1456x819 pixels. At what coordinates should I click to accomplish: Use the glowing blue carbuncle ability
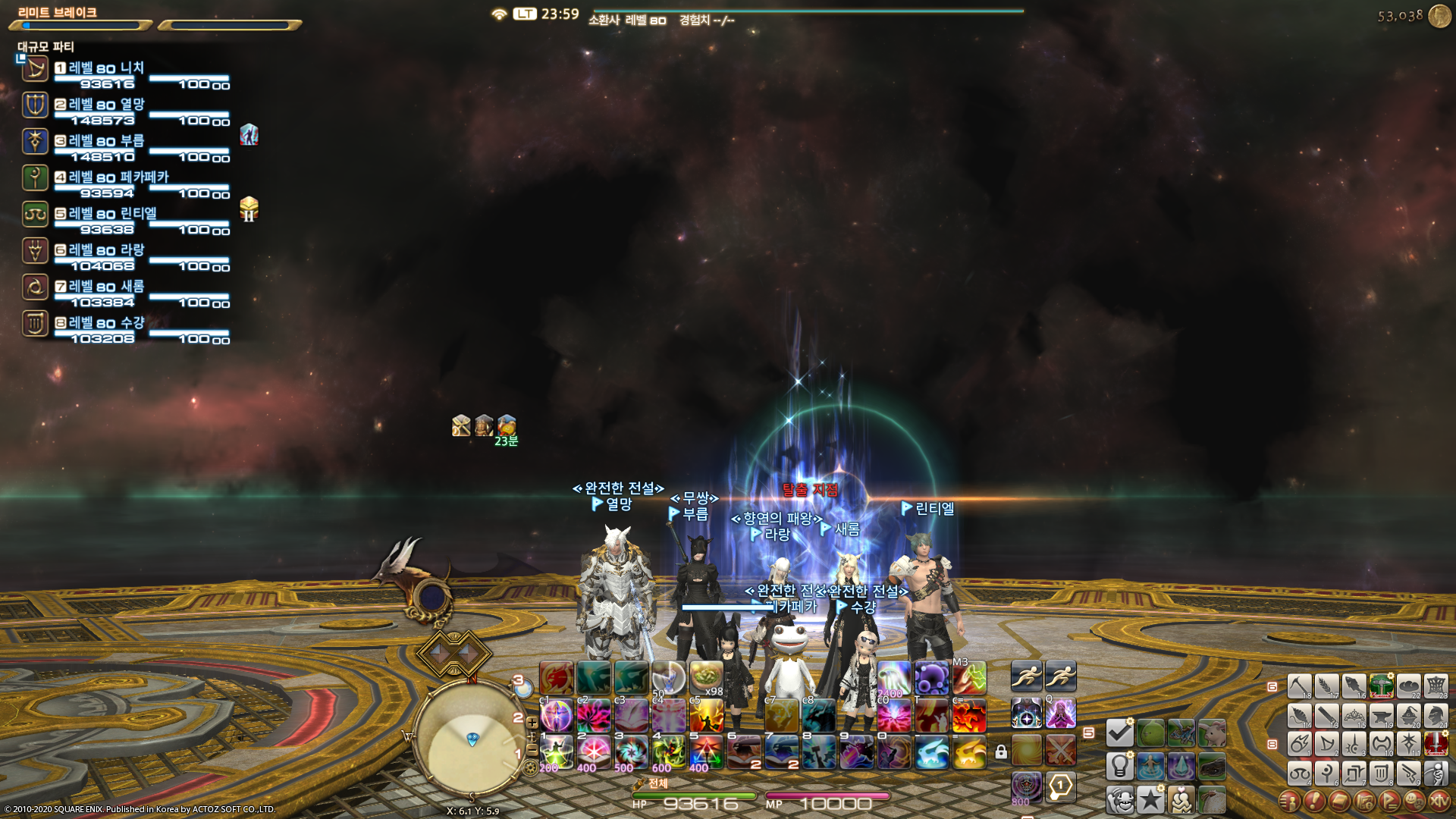[x=932, y=752]
